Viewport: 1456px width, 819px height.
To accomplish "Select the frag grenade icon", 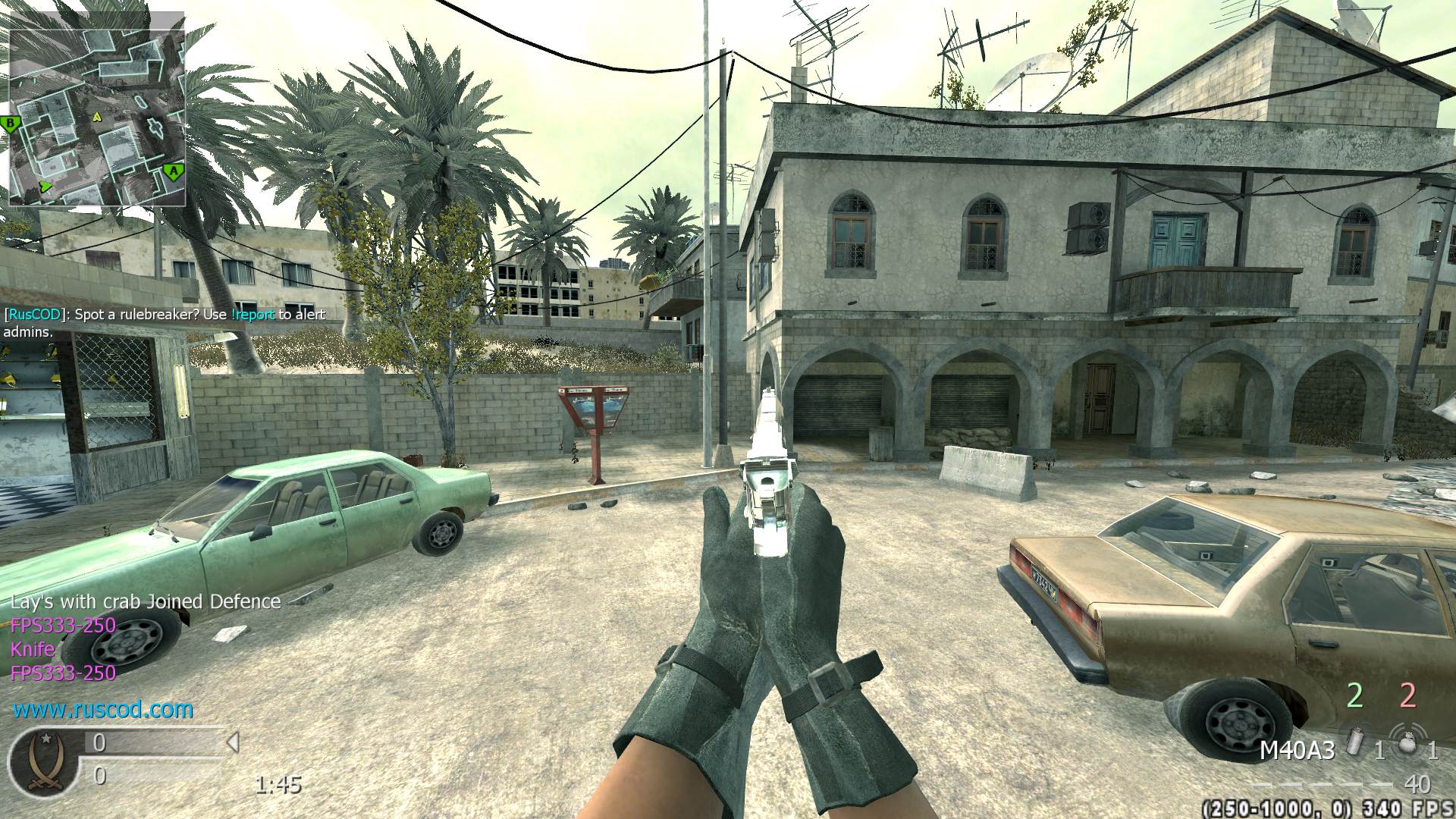I will click(1407, 743).
